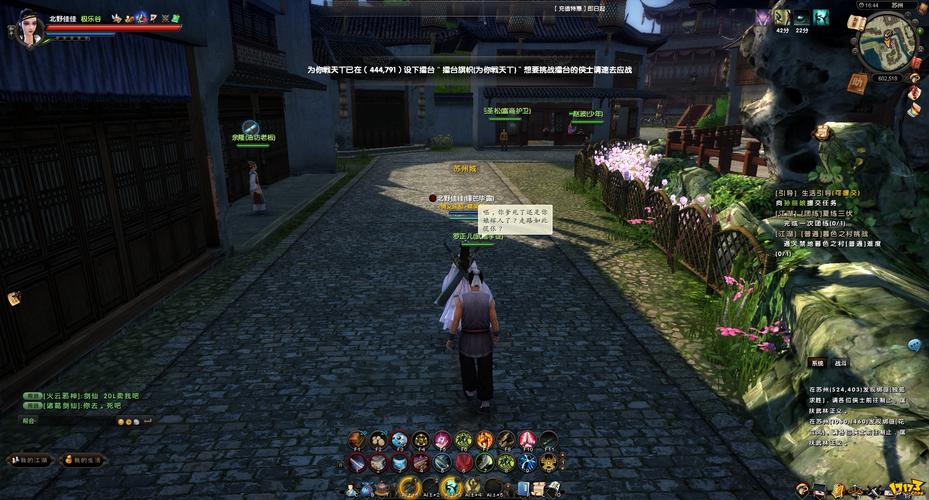
Task: Open the orange book icon below minimap
Action: point(856,84)
